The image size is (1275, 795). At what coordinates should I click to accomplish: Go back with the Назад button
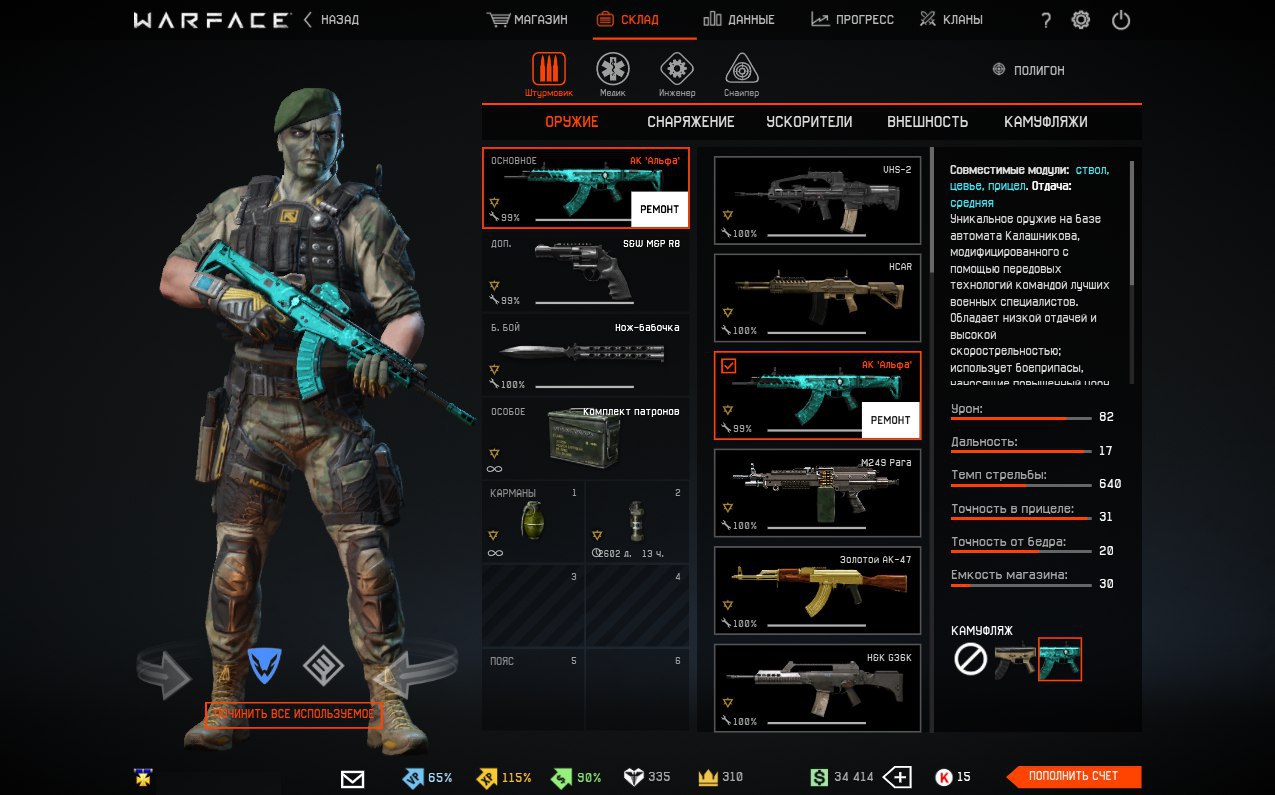pyautogui.click(x=331, y=20)
